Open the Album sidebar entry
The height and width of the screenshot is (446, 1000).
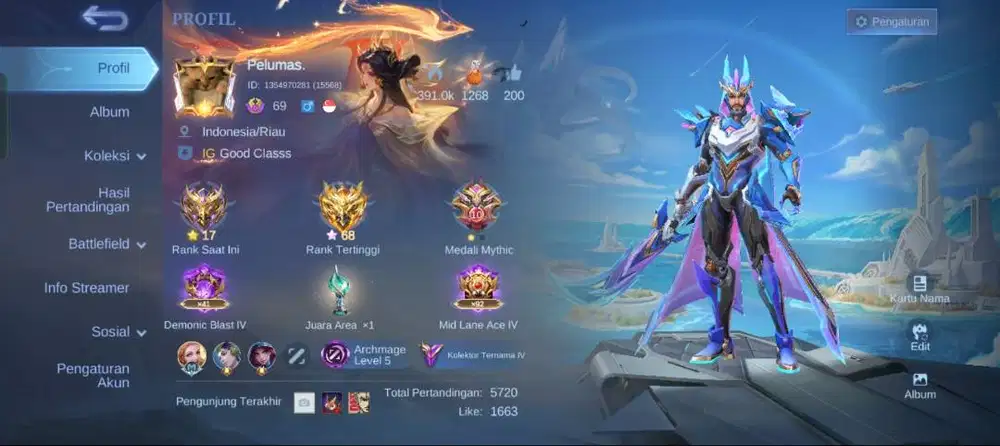[109, 112]
